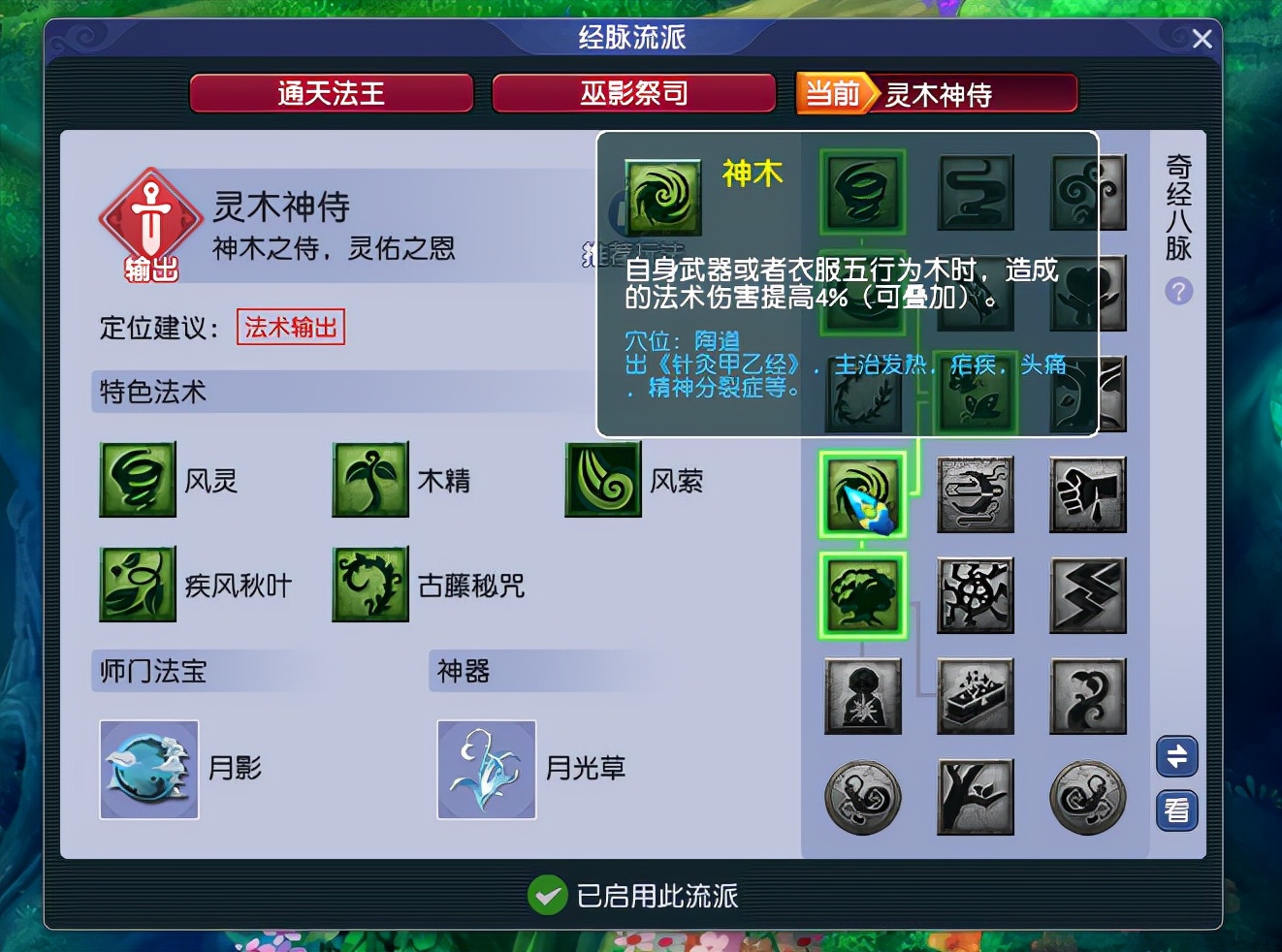Screen dimensions: 1282x952
Task: Select the 风灵 skill icon
Action: (x=138, y=479)
